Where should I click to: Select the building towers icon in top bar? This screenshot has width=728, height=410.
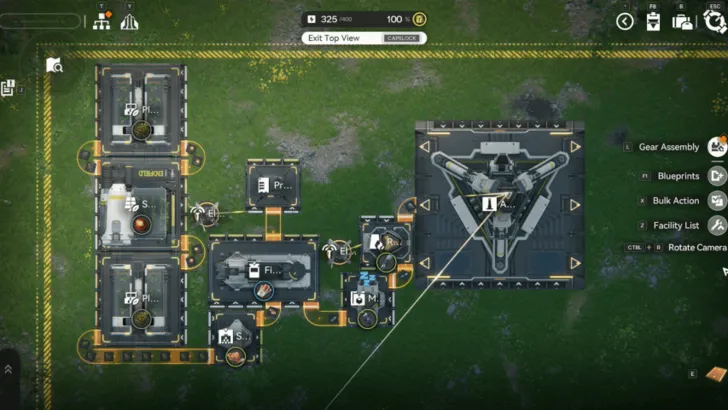[129, 22]
